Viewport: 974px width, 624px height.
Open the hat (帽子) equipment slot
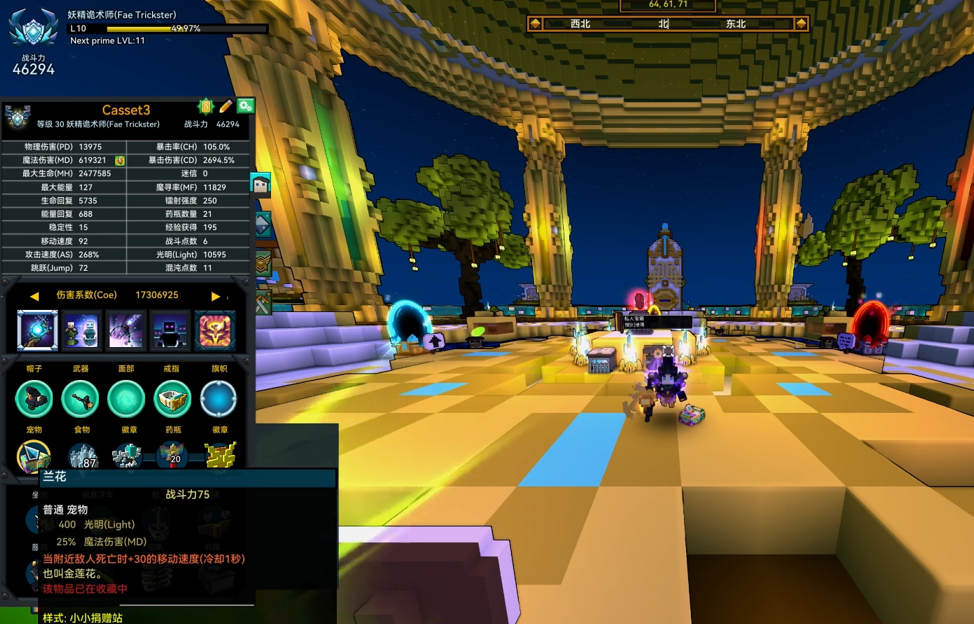(36, 399)
